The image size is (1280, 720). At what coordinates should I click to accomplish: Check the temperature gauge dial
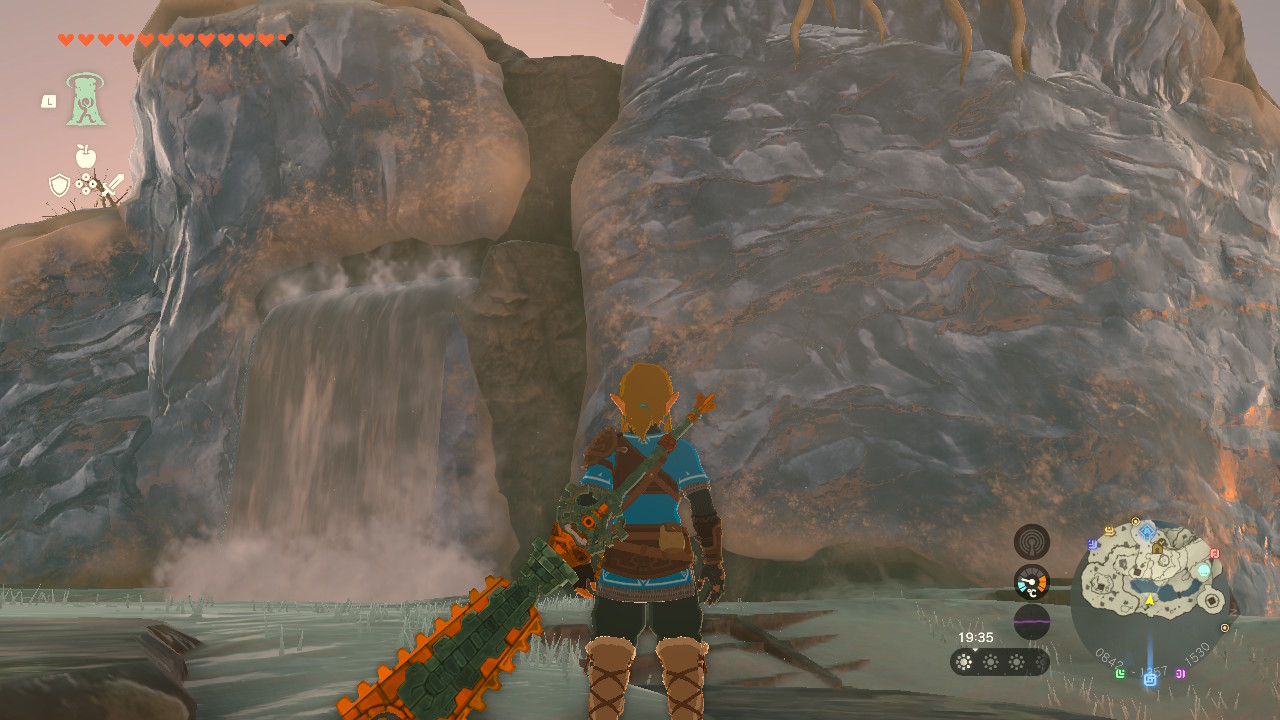(x=1032, y=582)
